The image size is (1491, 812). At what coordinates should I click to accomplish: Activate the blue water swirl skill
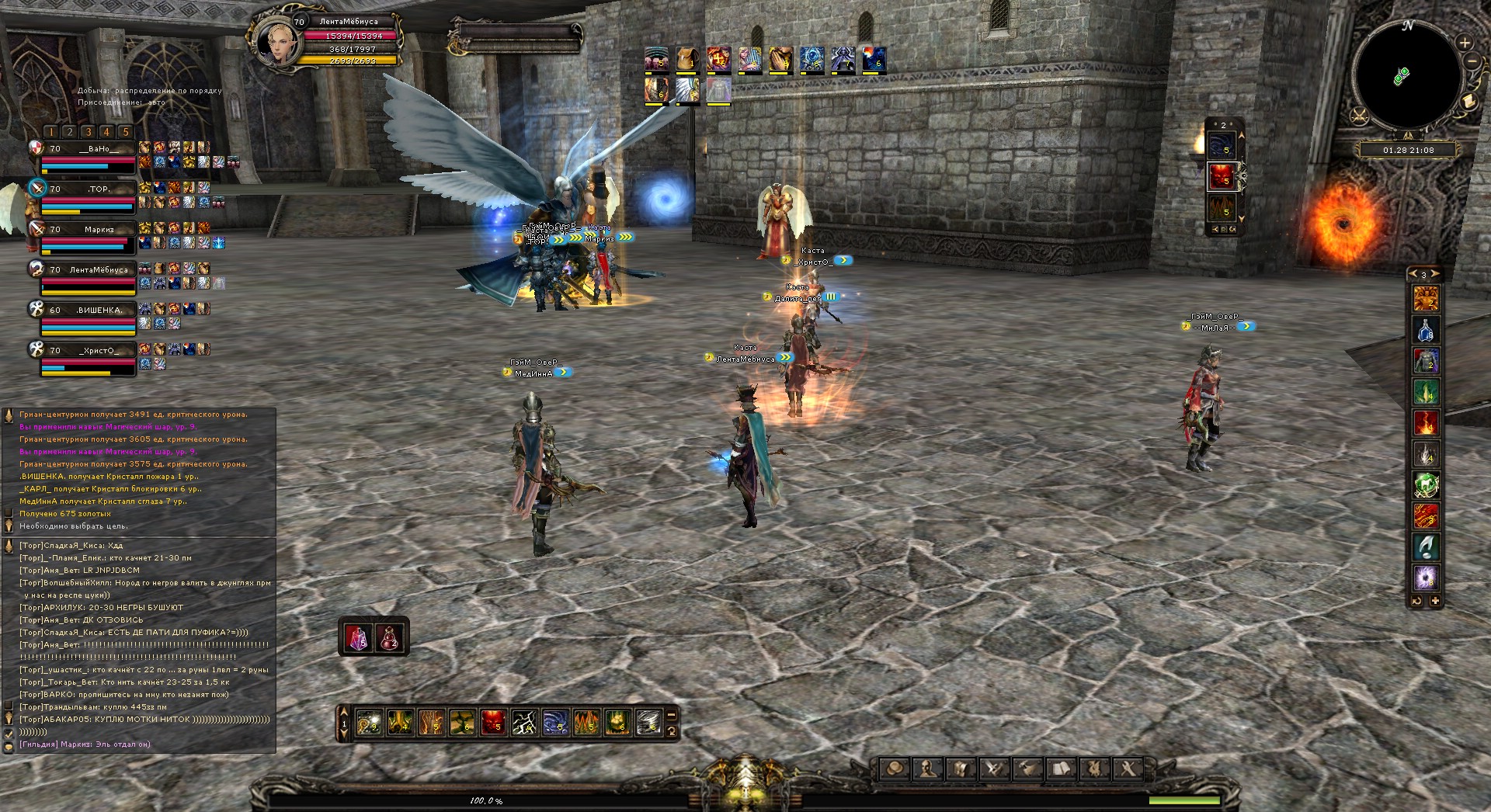[x=555, y=723]
